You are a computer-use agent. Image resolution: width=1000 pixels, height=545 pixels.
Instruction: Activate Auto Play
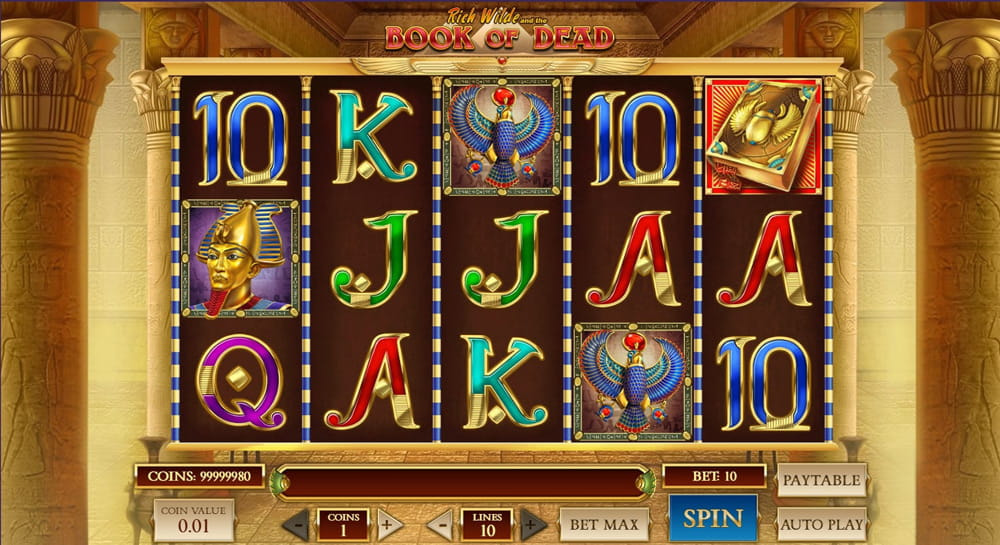pos(821,523)
